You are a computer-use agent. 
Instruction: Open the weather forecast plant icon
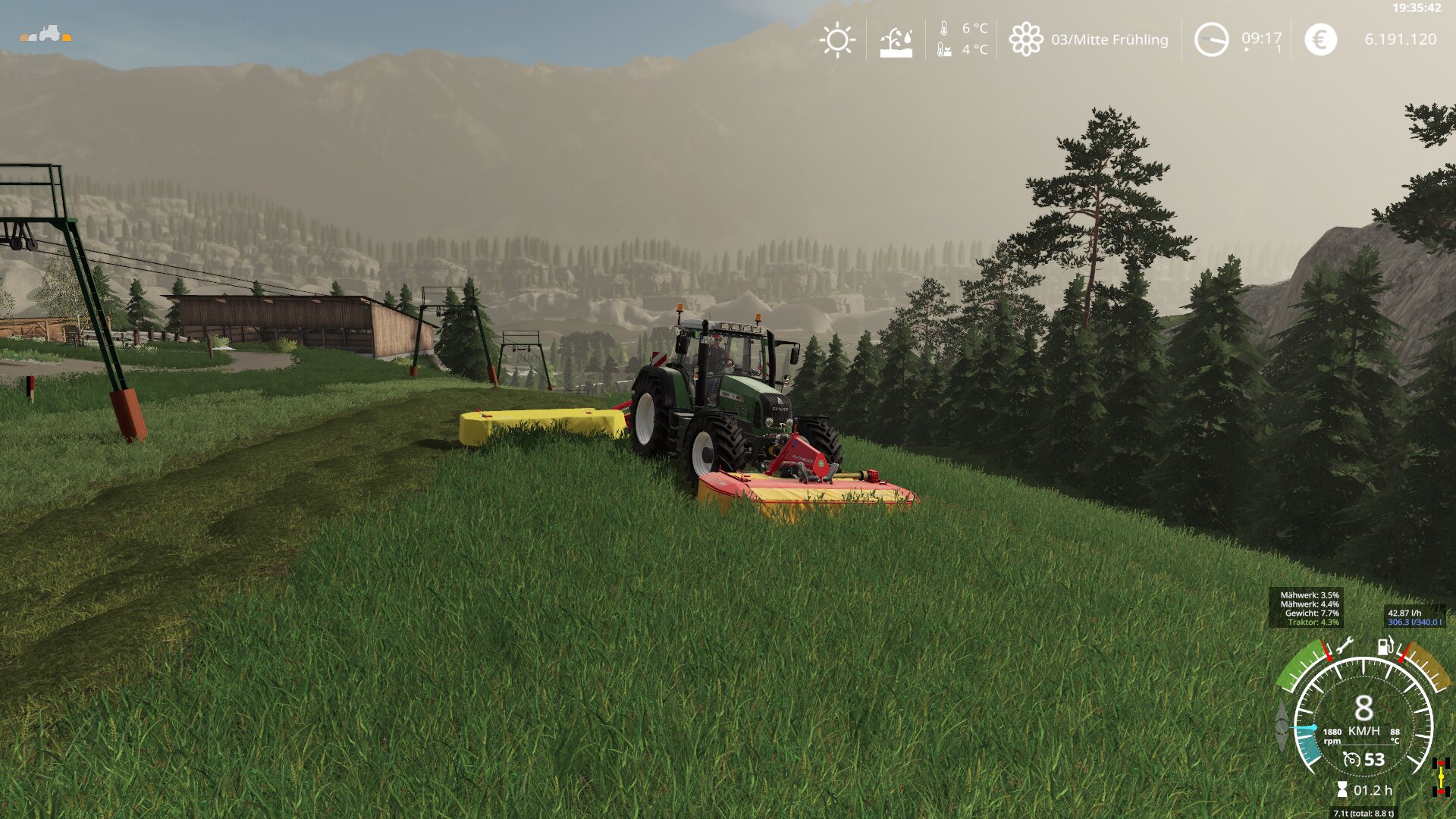point(896,42)
